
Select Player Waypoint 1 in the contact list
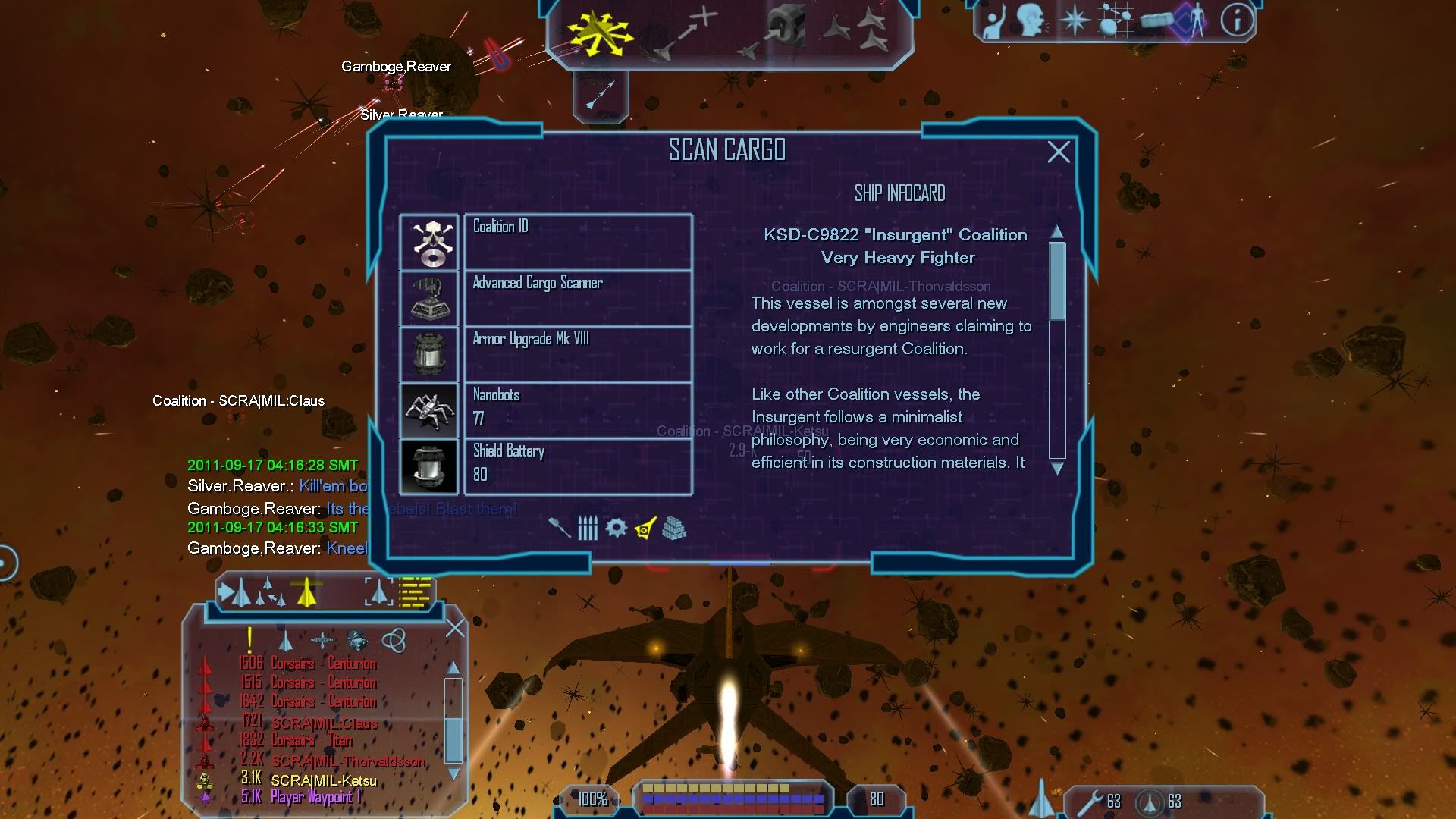[x=315, y=797]
